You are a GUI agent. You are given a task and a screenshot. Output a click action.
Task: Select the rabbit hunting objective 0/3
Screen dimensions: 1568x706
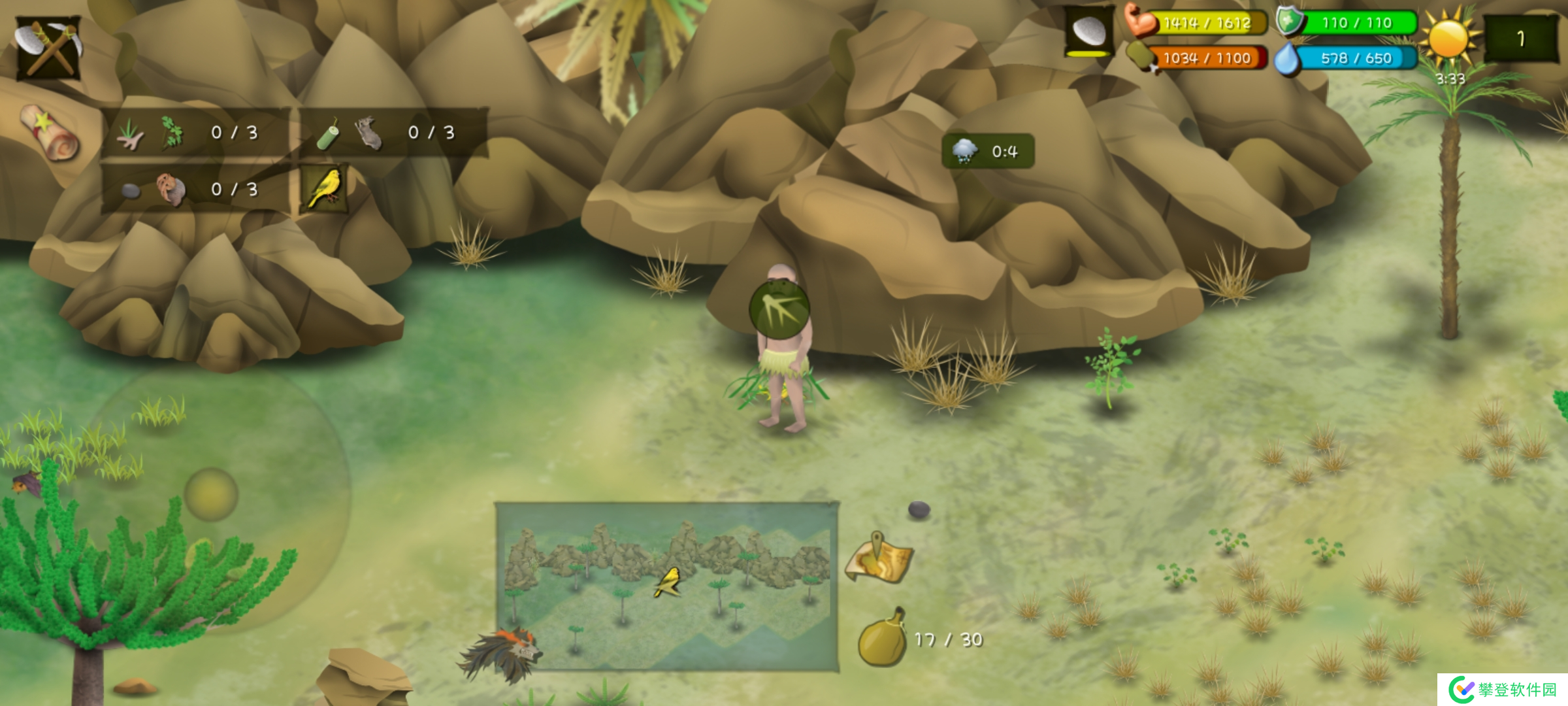393,133
